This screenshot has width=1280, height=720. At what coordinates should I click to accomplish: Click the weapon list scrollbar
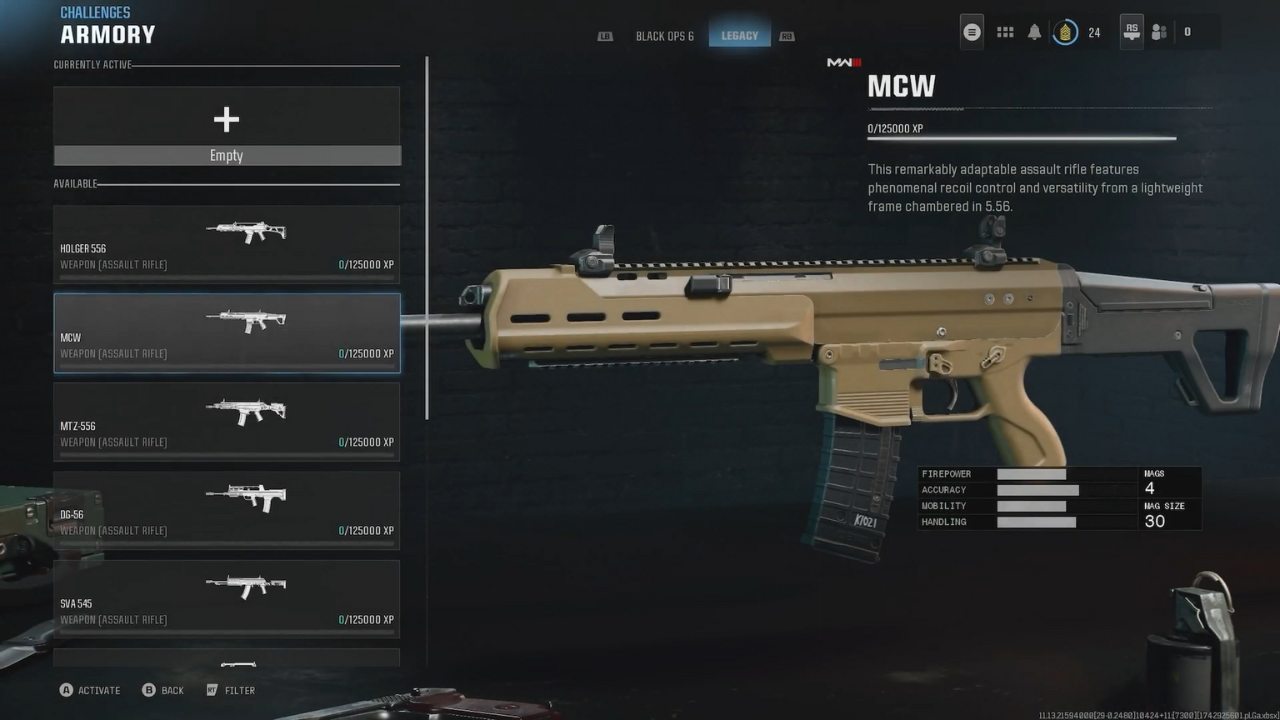pyautogui.click(x=428, y=238)
